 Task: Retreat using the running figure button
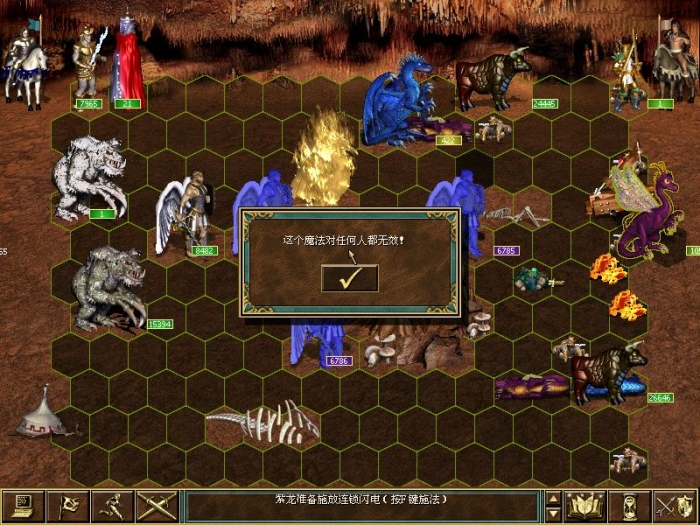tap(112, 506)
